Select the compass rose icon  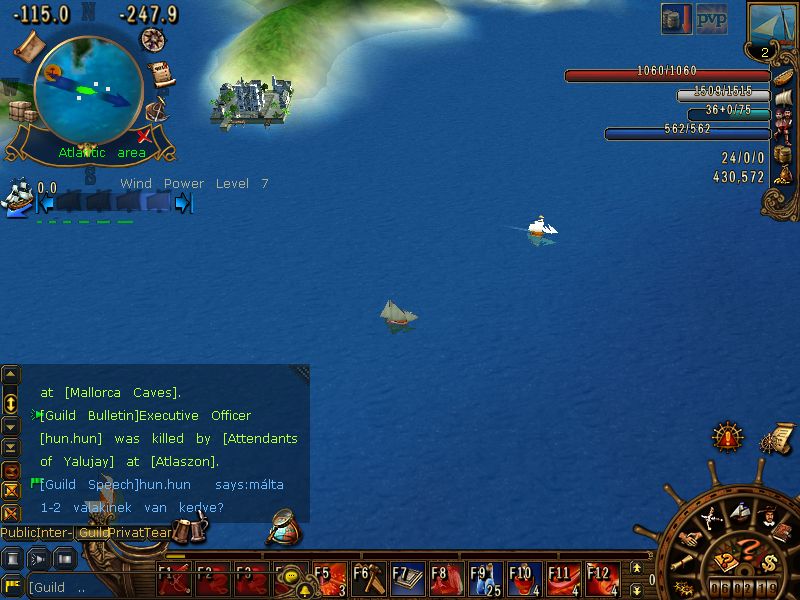coord(153,39)
